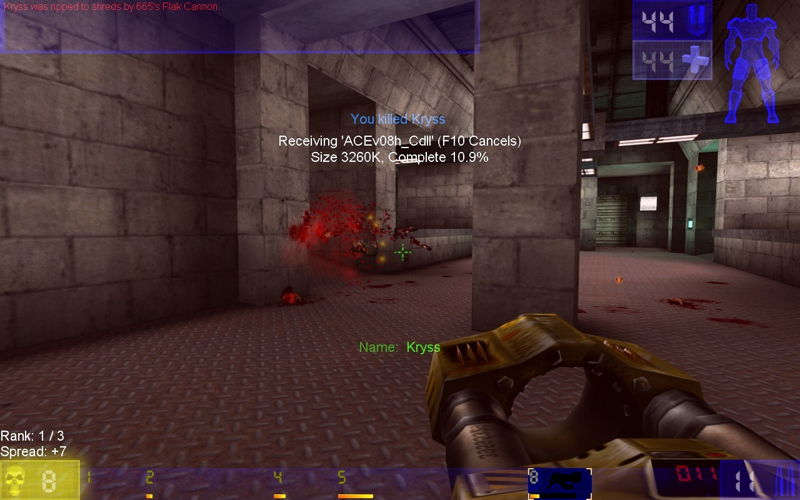800x500 pixels.
Task: Click the health cross icon
Action: (696, 61)
